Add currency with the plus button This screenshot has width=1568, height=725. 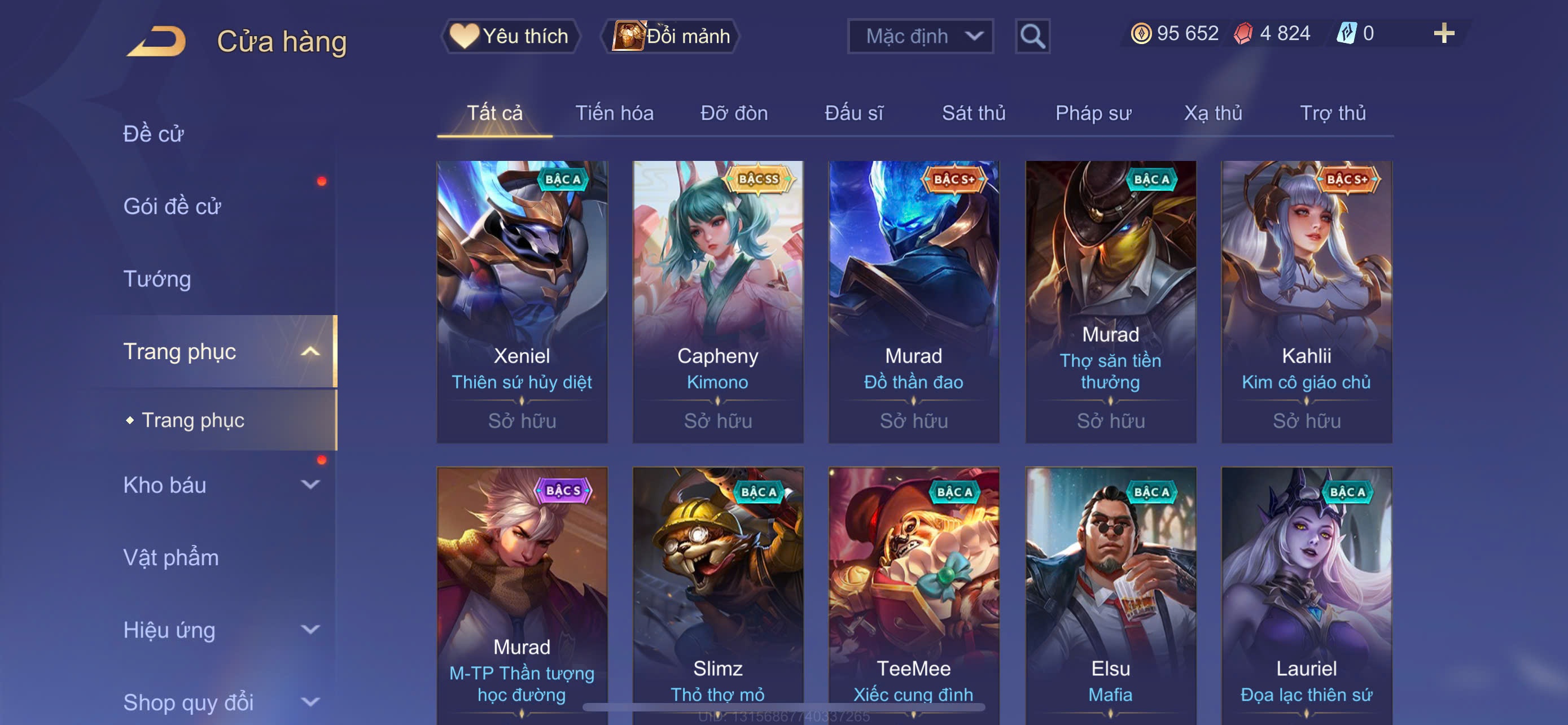tap(1443, 33)
